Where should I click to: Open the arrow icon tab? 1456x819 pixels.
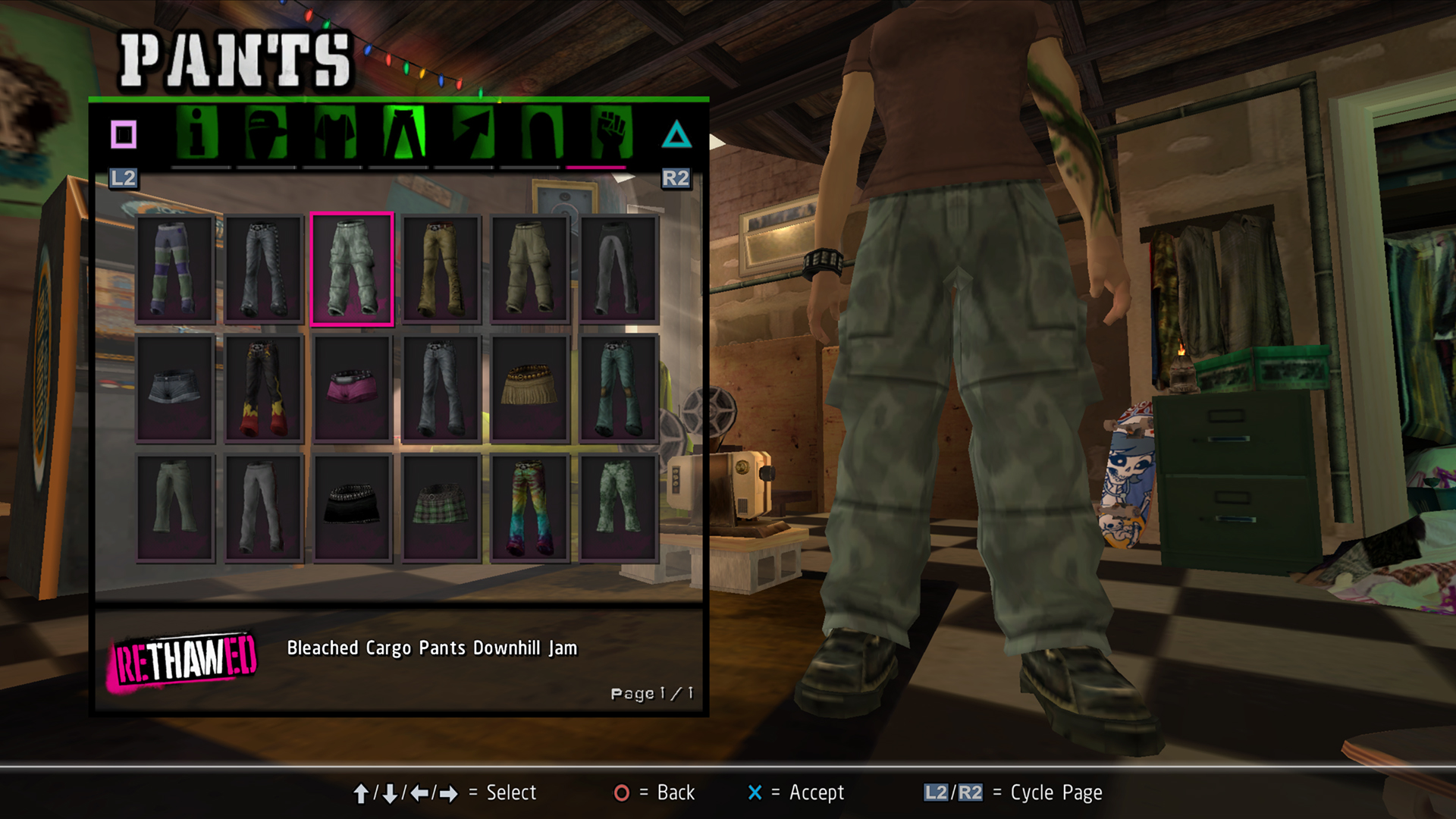coord(473,133)
